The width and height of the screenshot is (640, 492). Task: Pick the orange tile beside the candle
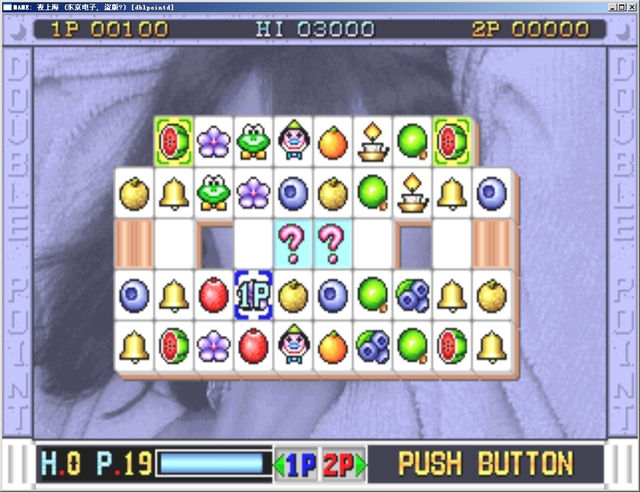(333, 142)
